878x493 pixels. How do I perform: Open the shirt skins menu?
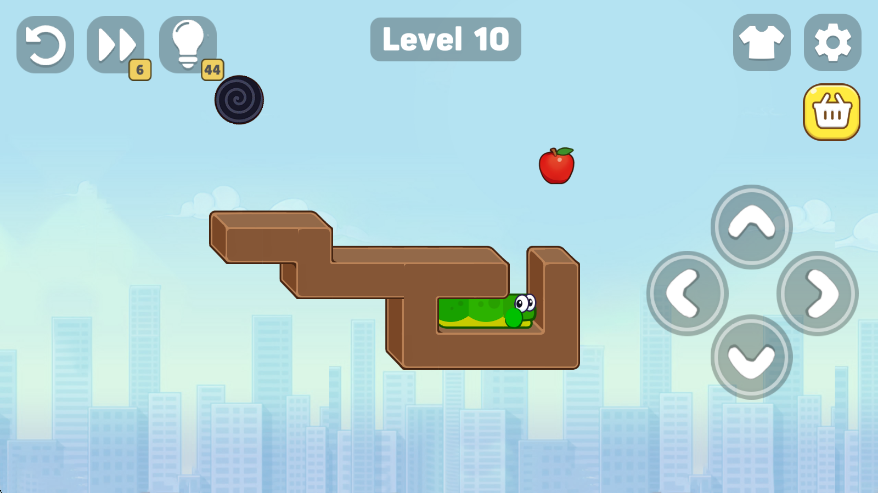(761, 42)
